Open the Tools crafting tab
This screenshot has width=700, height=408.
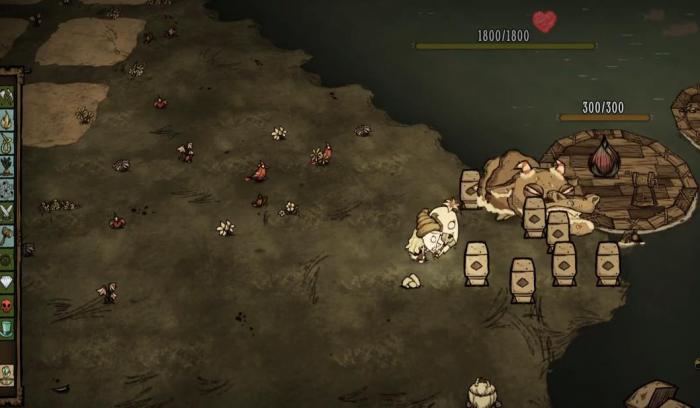pos(7,97)
